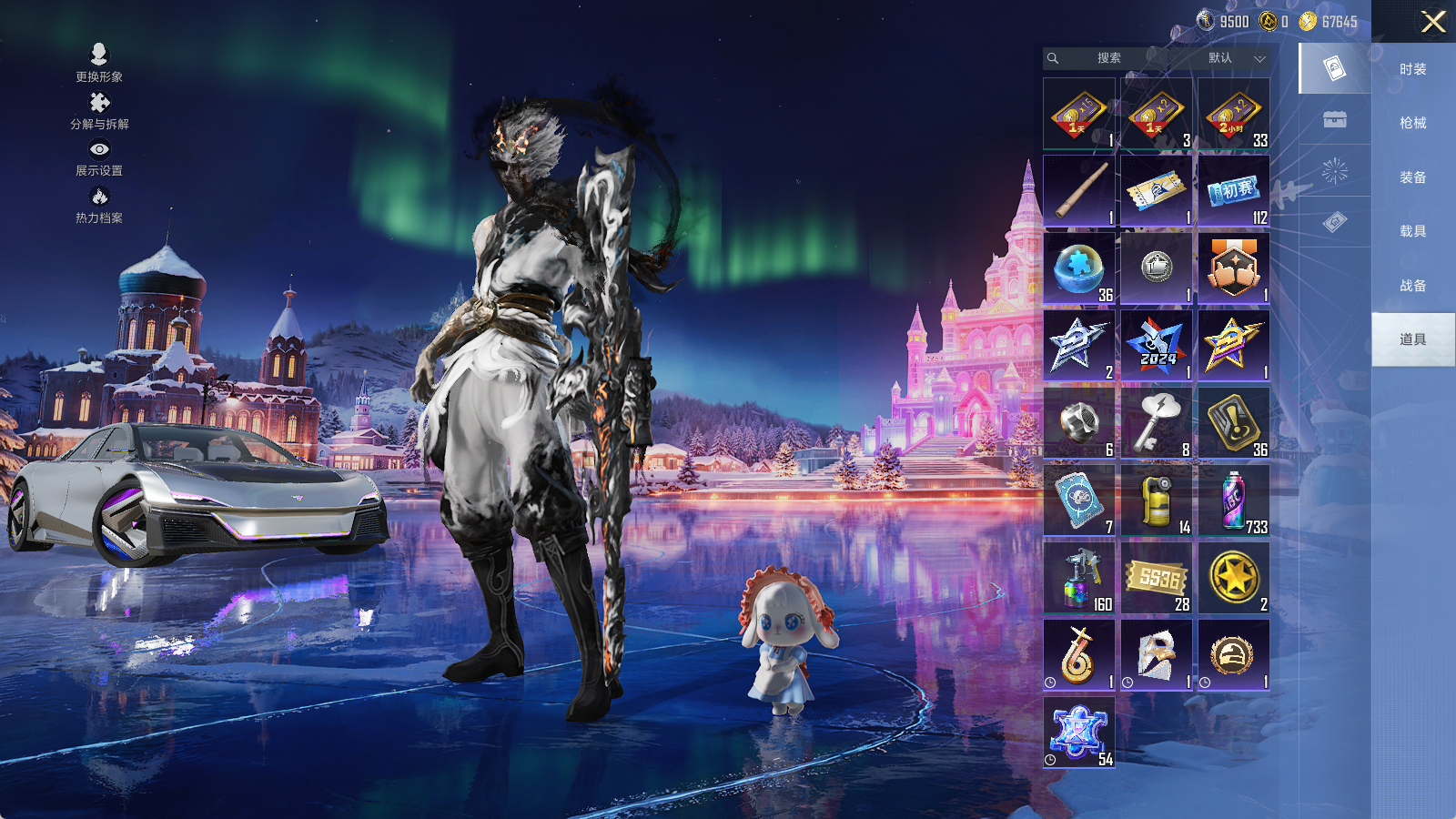The height and width of the screenshot is (819, 1456).
Task: Switch to the 战备 tab
Action: (1412, 286)
